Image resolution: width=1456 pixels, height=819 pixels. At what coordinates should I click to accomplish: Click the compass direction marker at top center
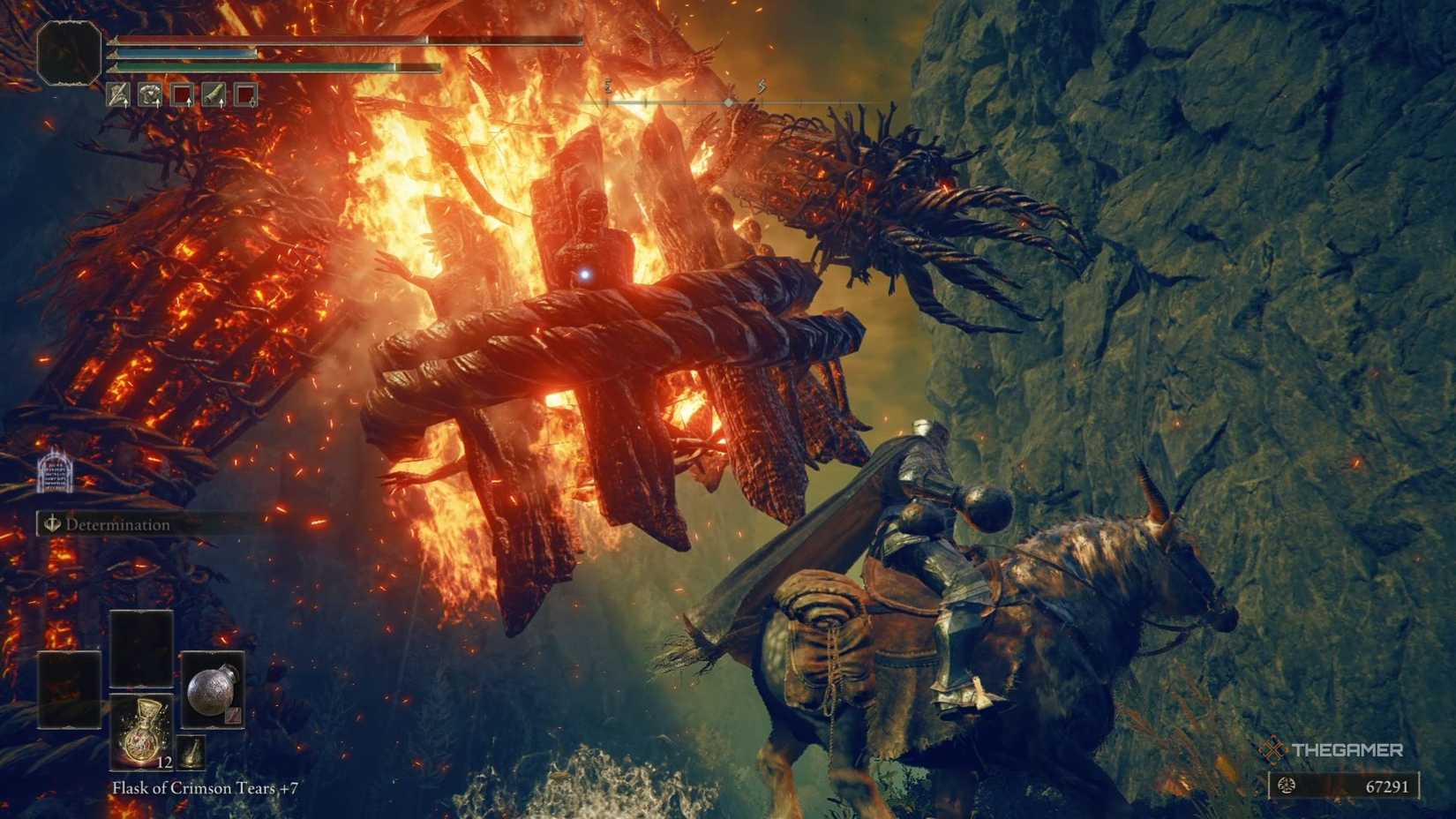pyautogui.click(x=727, y=101)
